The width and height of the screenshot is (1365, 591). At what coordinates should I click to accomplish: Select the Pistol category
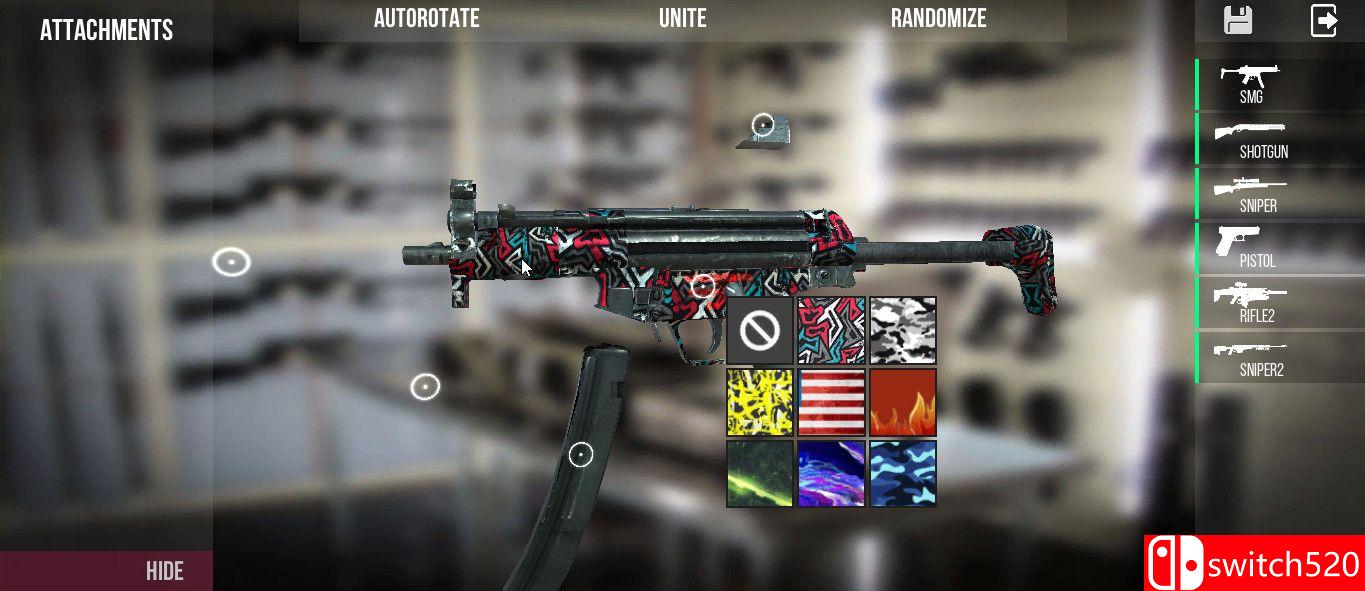1256,247
